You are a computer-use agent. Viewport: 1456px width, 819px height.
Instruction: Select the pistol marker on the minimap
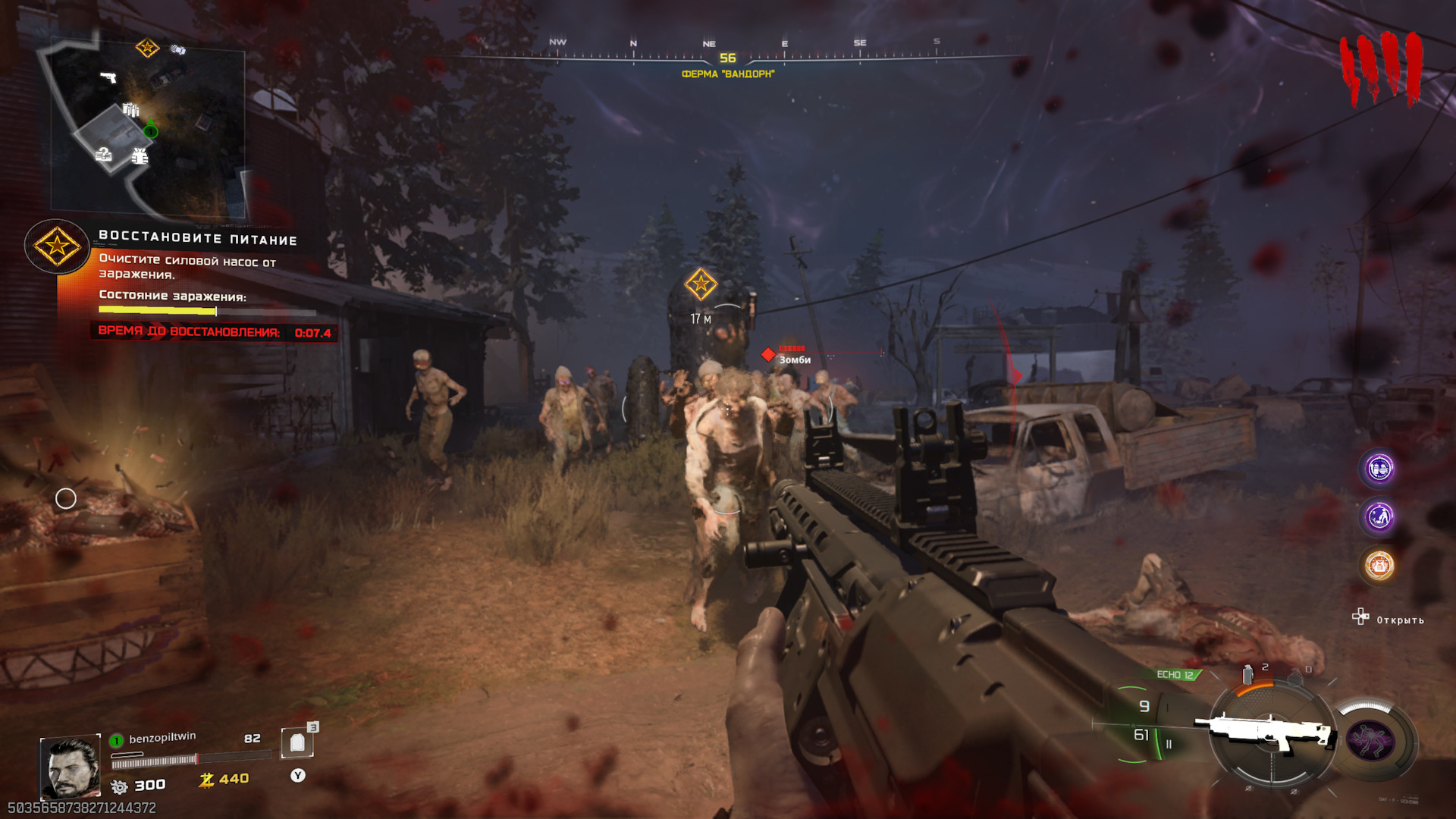tap(108, 77)
